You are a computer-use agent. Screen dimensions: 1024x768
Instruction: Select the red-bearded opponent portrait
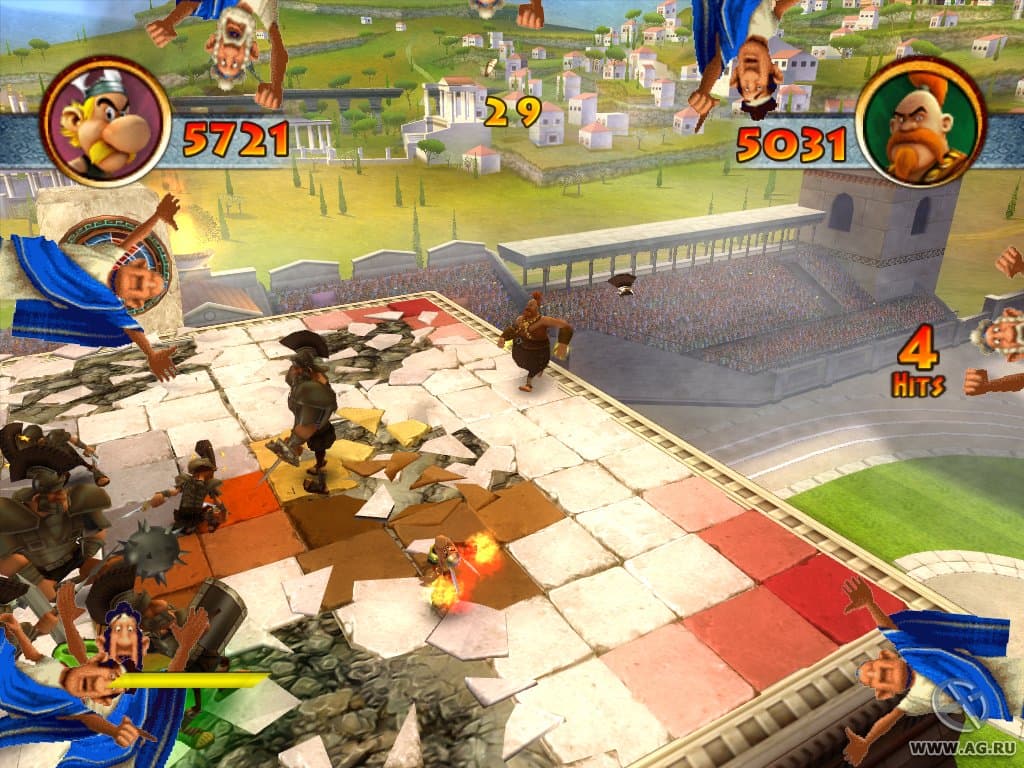click(x=921, y=121)
